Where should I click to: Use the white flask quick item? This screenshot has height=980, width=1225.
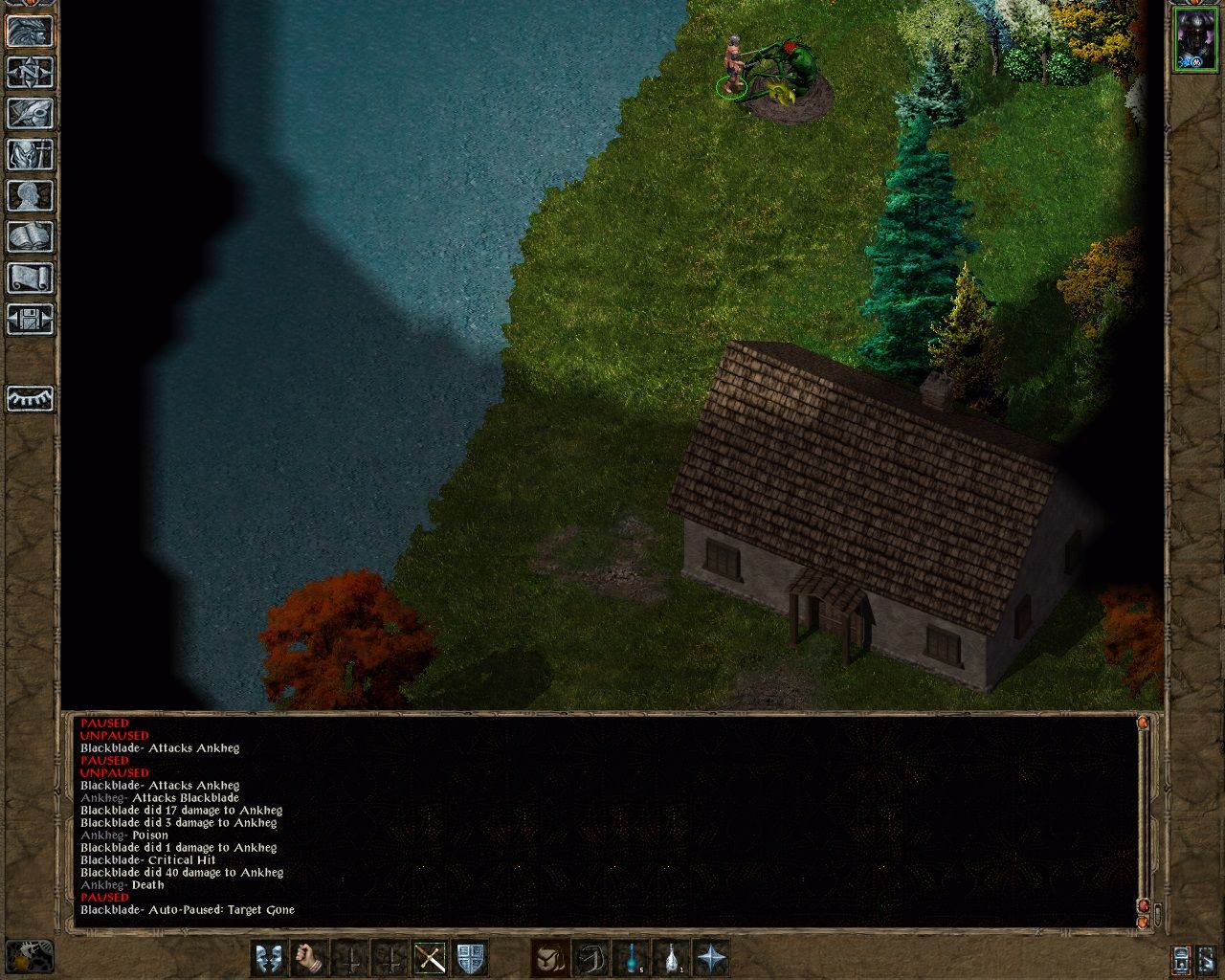click(x=672, y=958)
